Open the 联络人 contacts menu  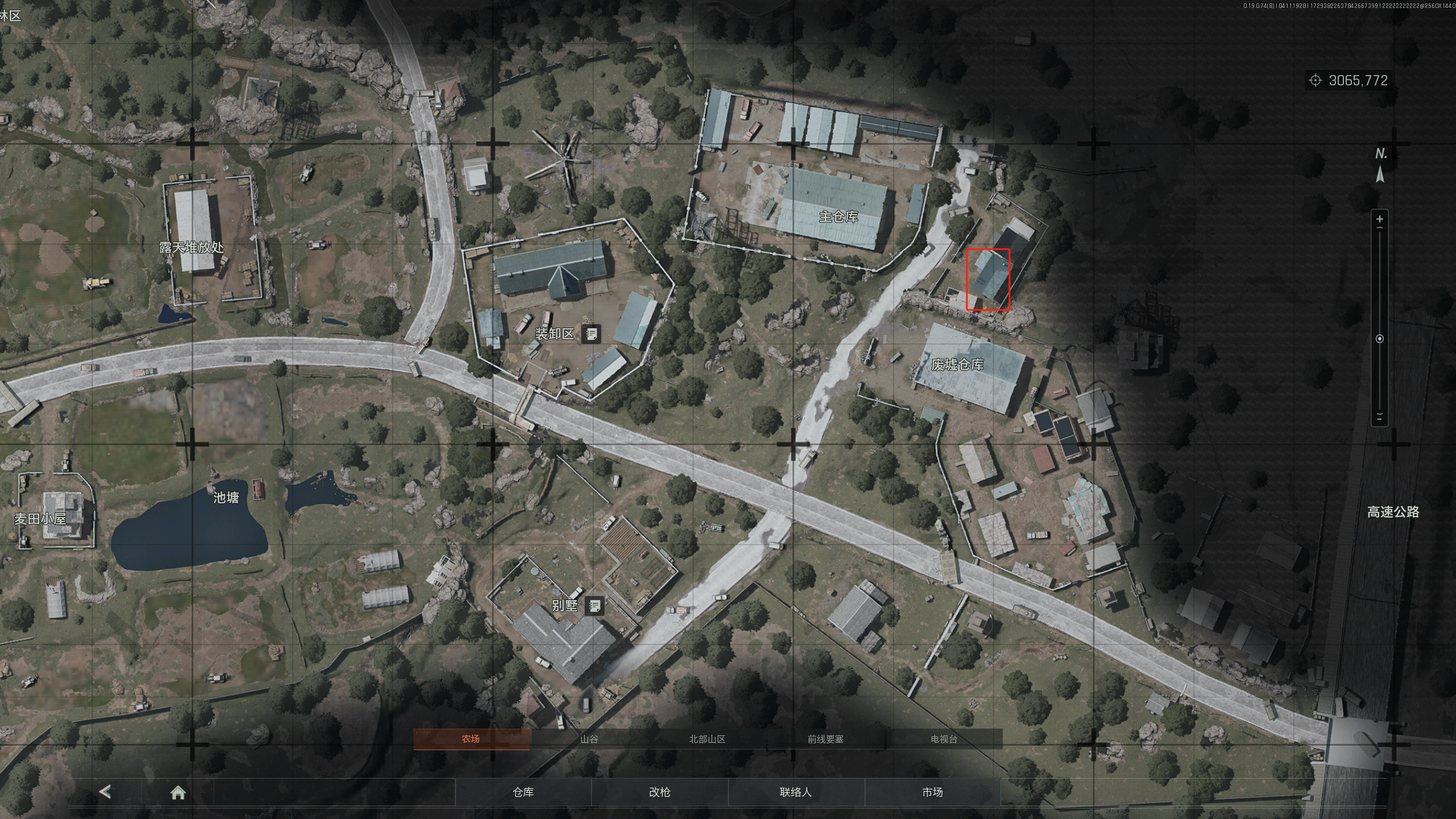[x=796, y=792]
